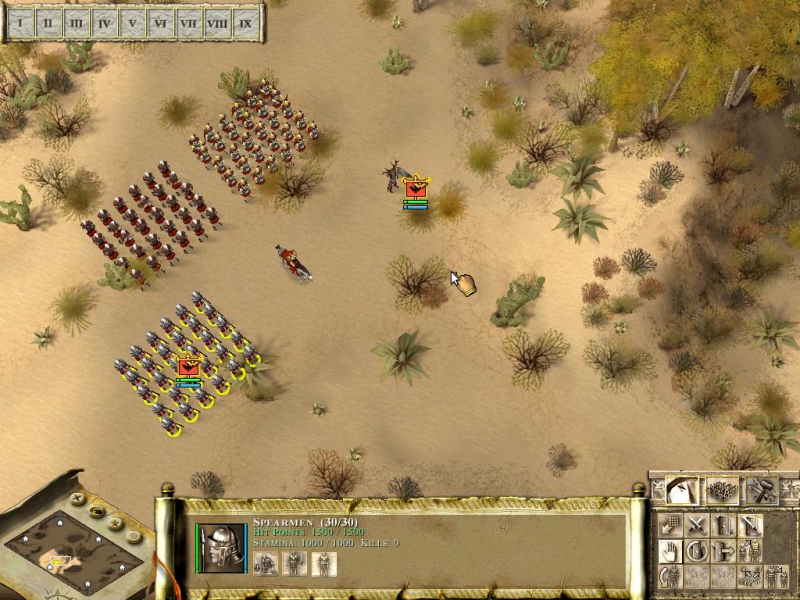Choose the shield with right arrow command
The height and width of the screenshot is (600, 800).
(x=723, y=551)
